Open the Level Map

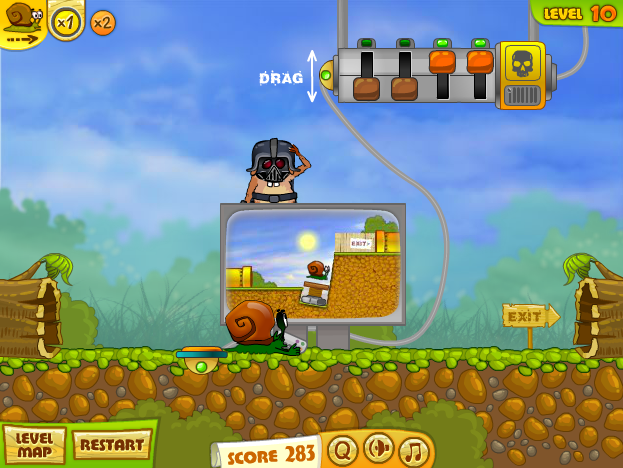point(35,445)
